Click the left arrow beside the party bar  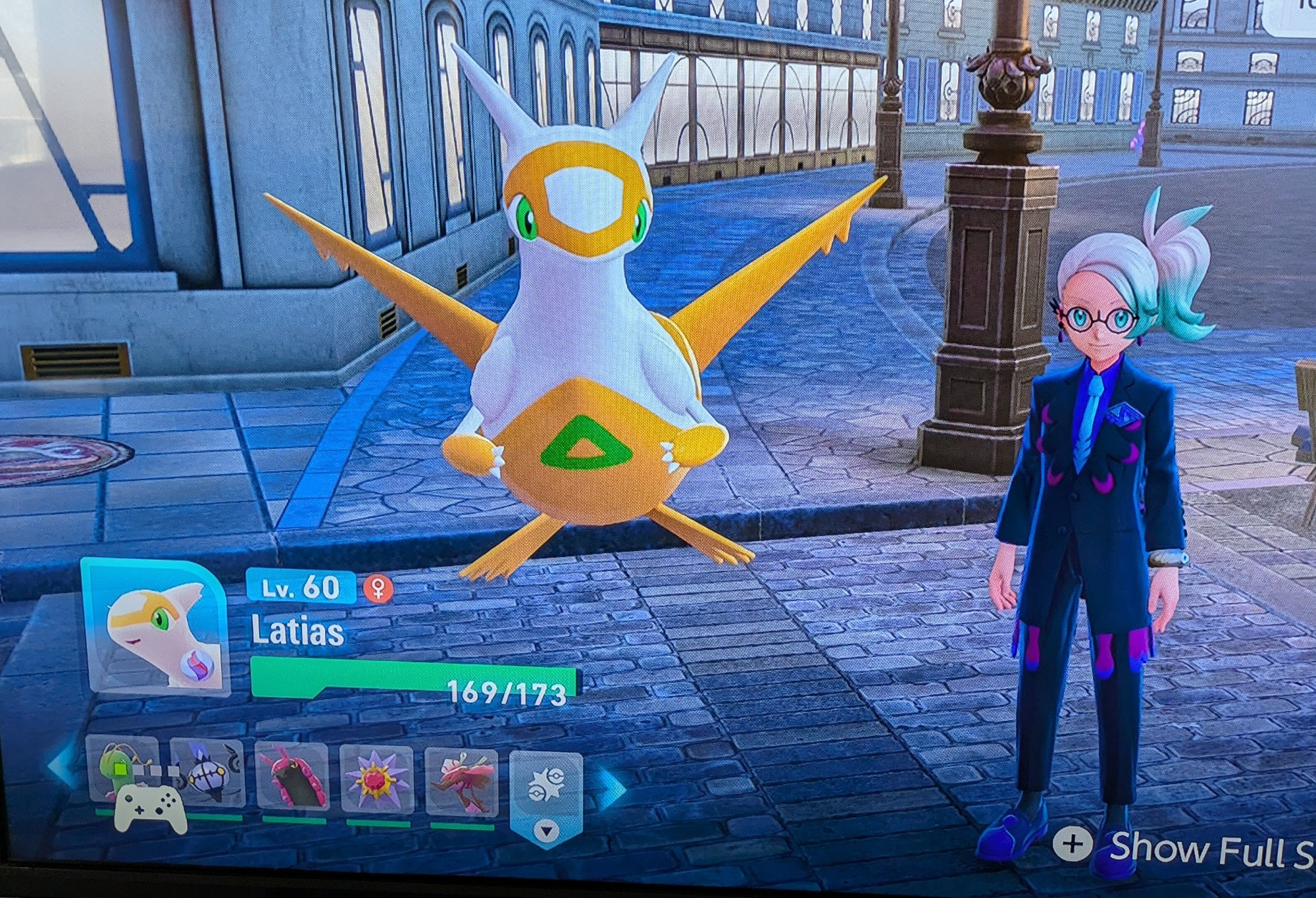pos(63,767)
